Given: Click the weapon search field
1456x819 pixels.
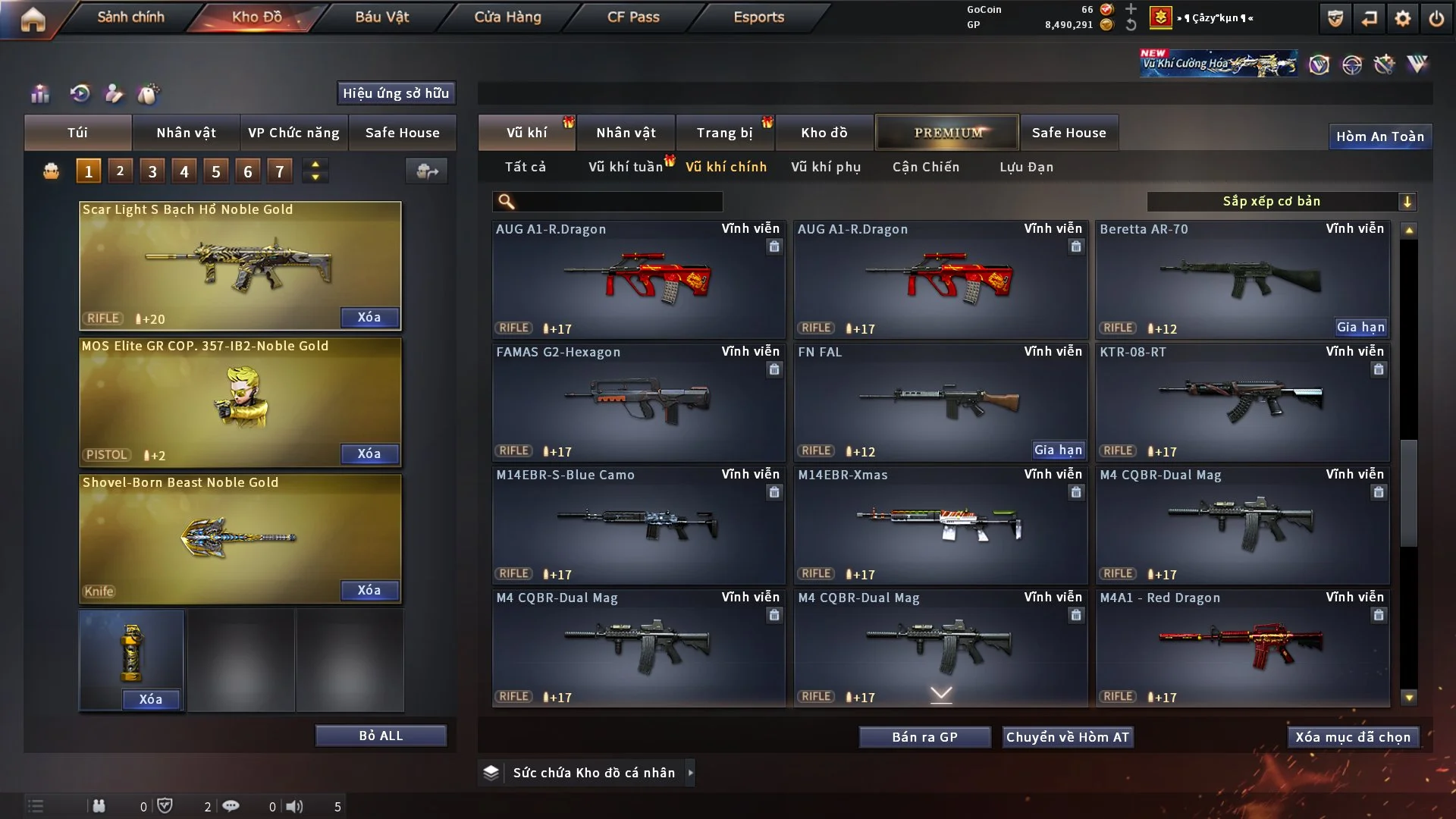Looking at the screenshot, I should 618,202.
